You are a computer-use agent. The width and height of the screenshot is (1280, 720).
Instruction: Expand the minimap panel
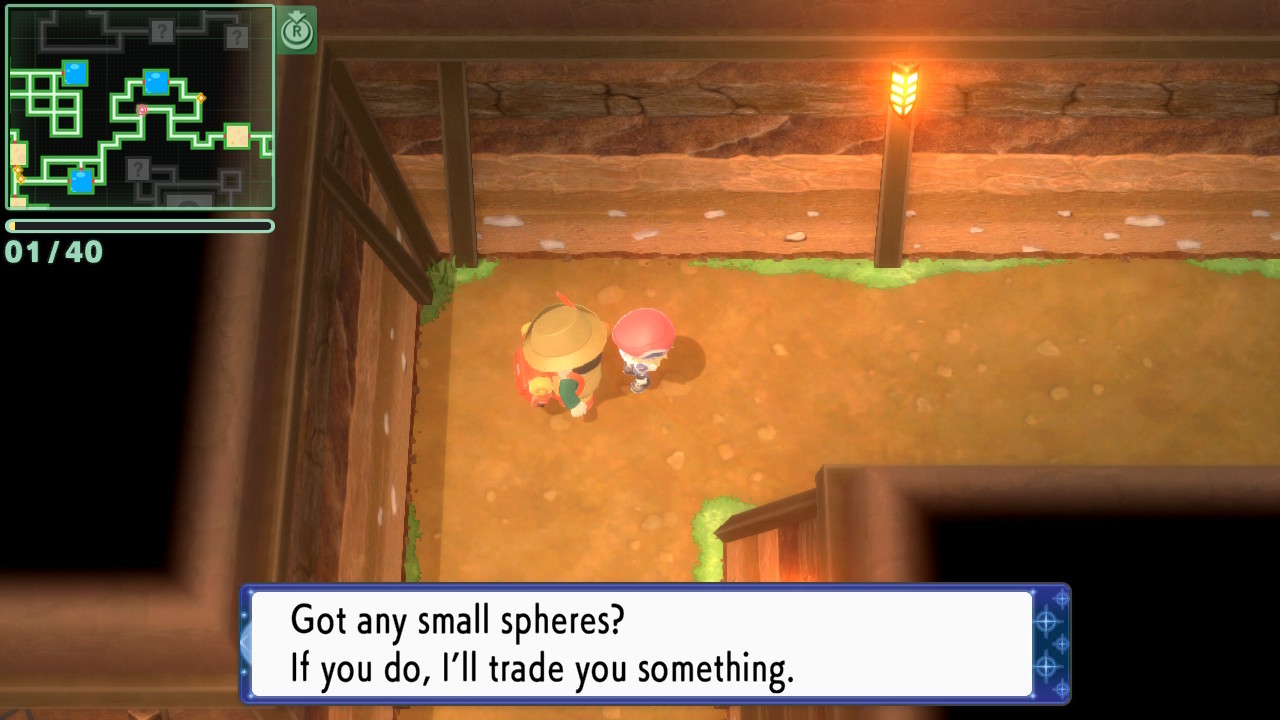(140, 105)
